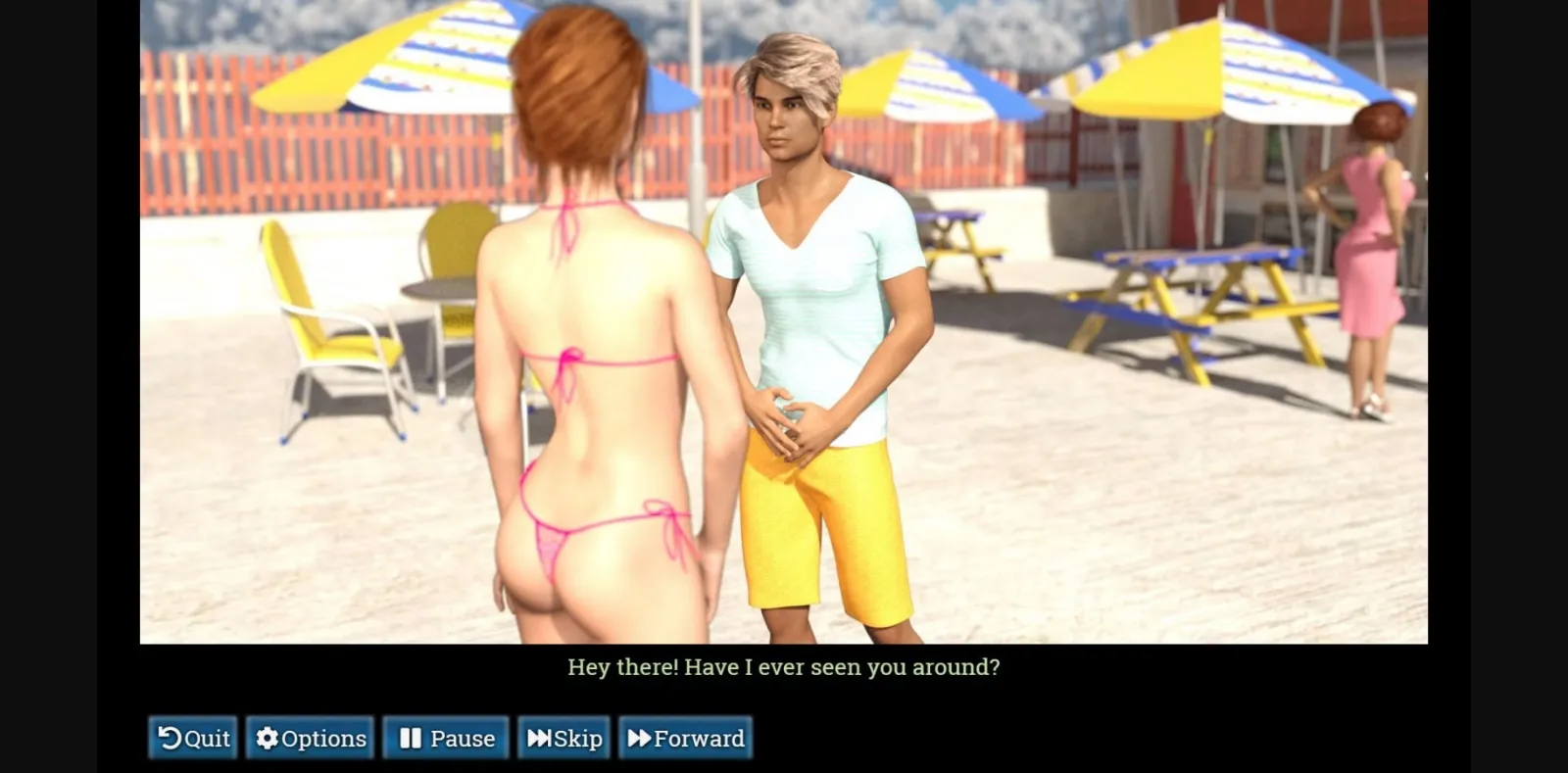
Task: Click the pause bars icon
Action: 412,738
